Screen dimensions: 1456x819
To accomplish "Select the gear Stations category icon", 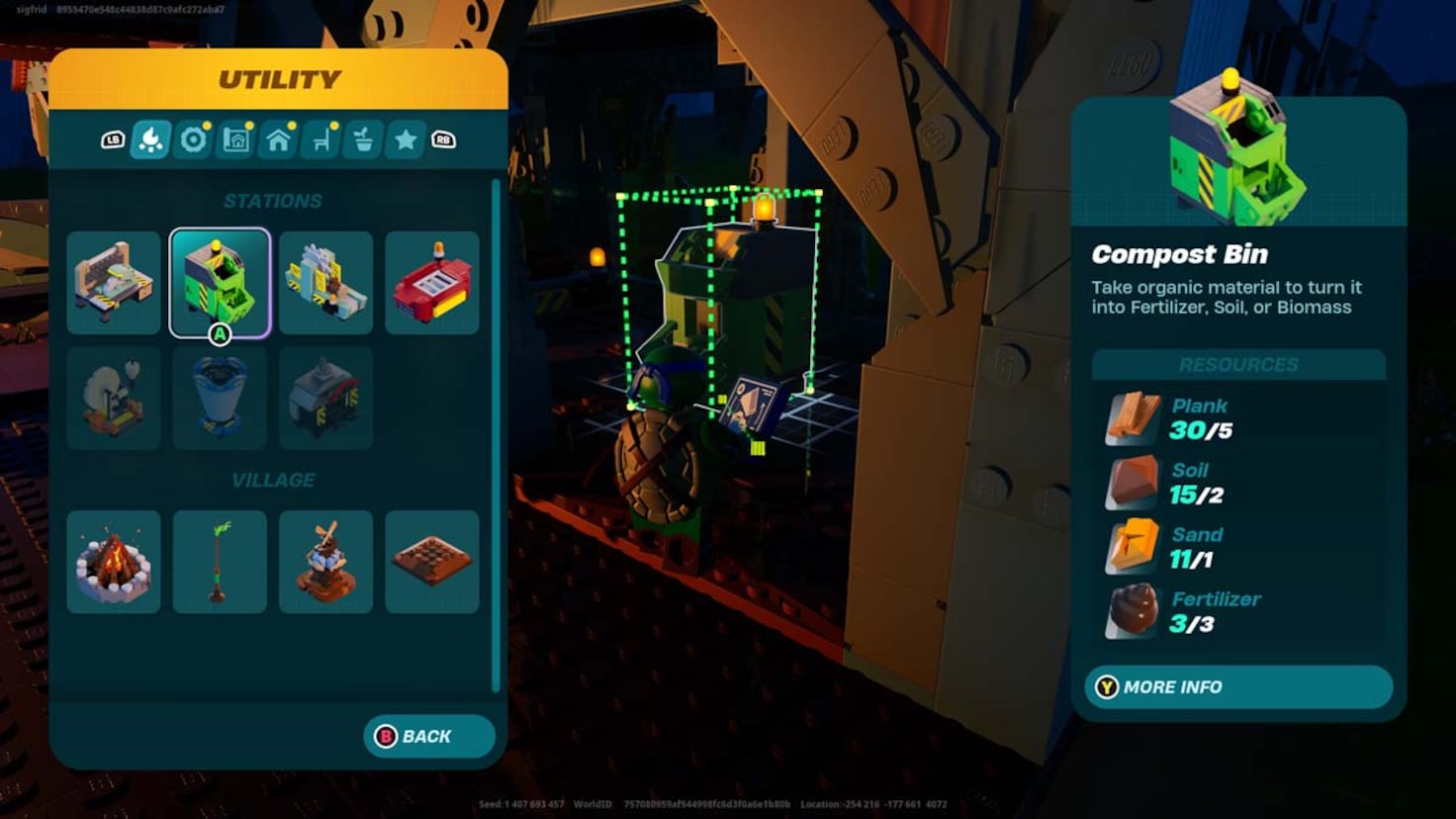I will coord(192,139).
